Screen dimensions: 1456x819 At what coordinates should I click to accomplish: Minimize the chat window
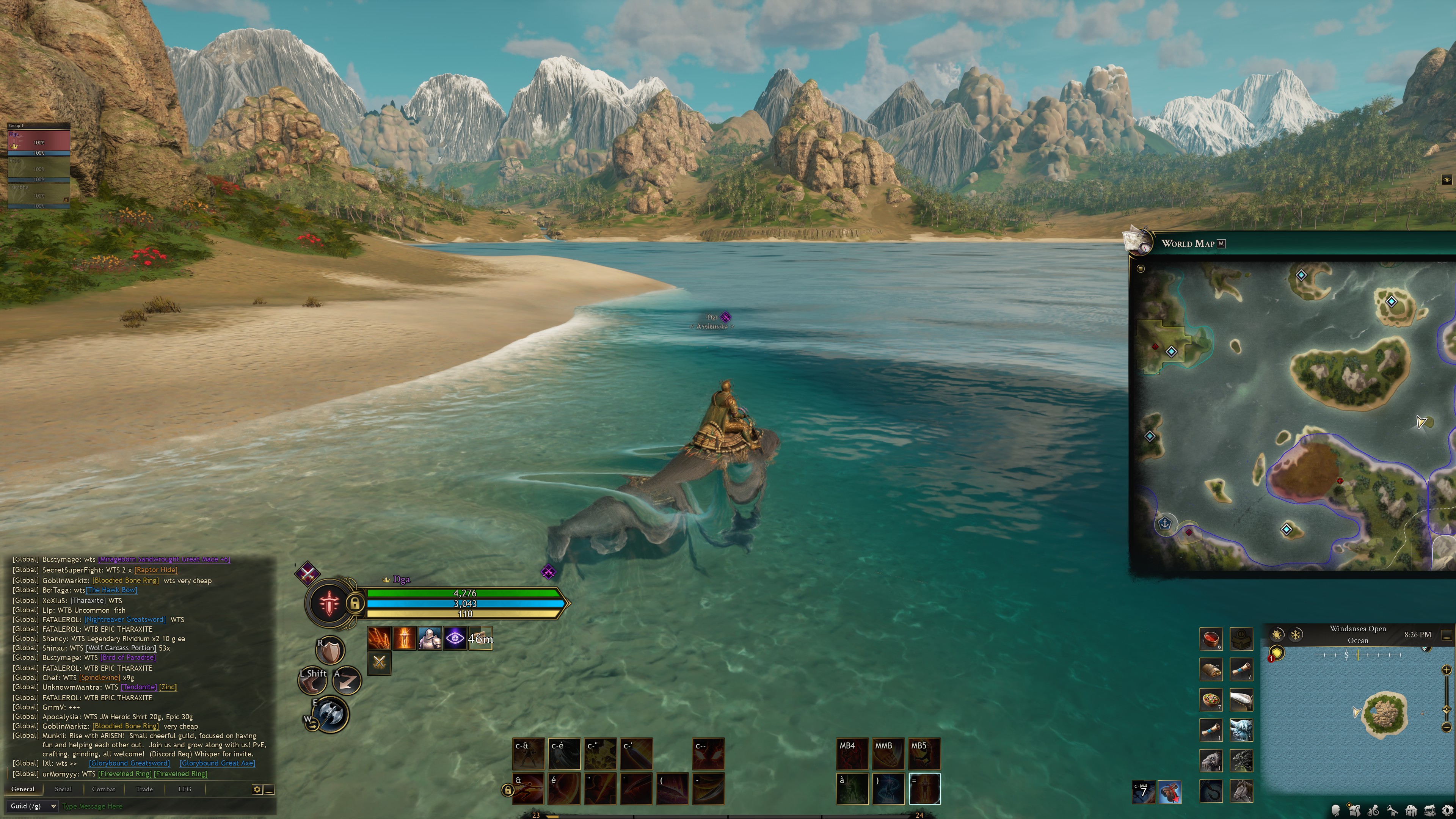click(270, 789)
